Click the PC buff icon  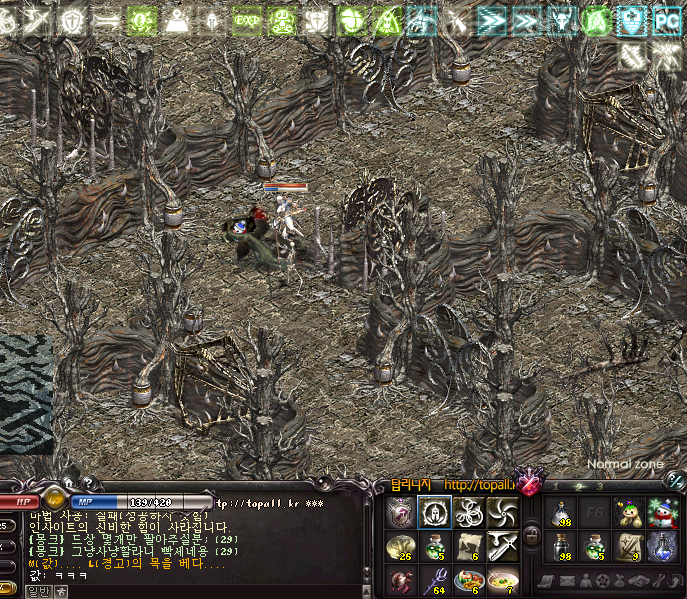click(x=666, y=20)
